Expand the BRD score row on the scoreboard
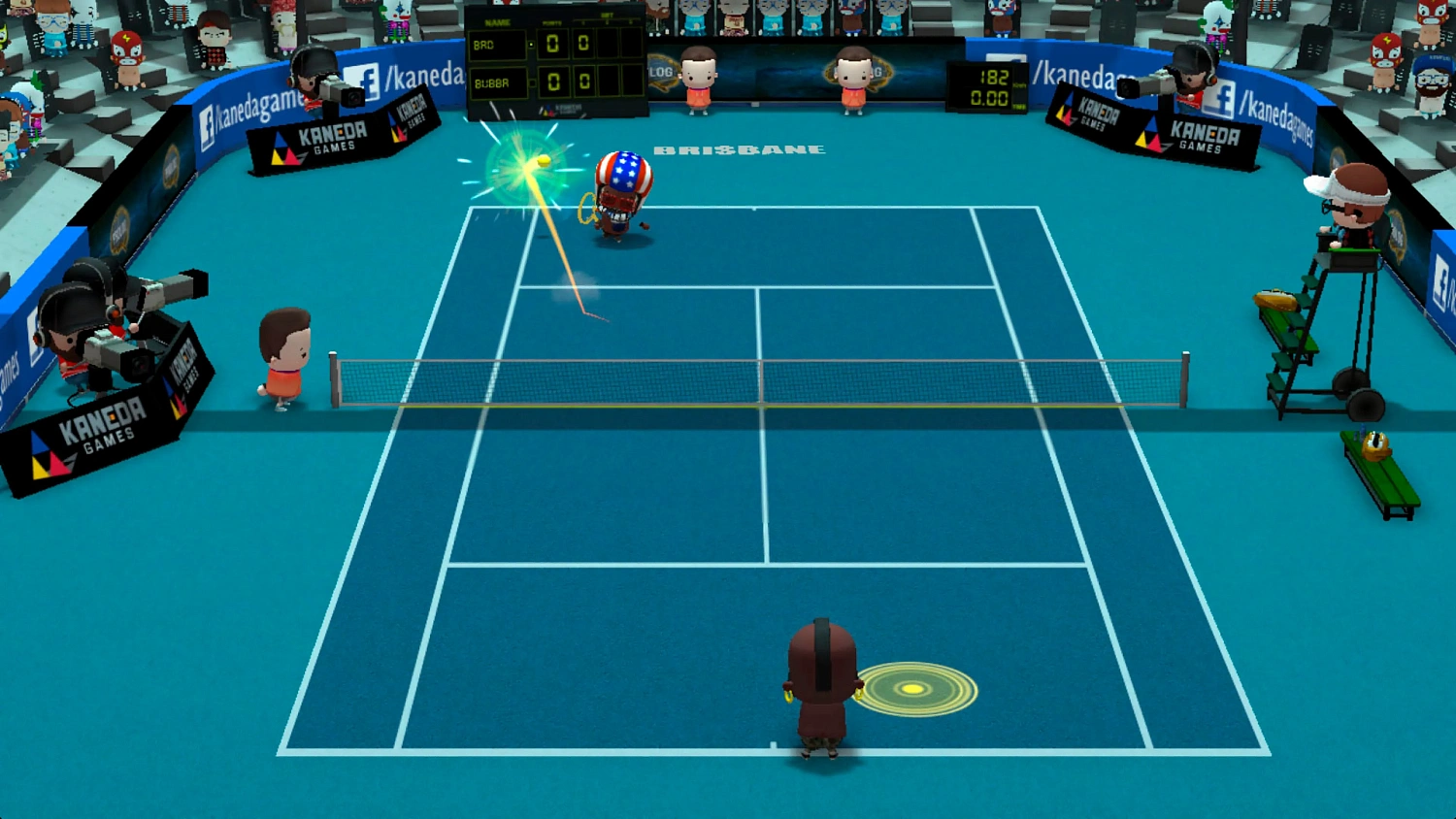 [498, 45]
